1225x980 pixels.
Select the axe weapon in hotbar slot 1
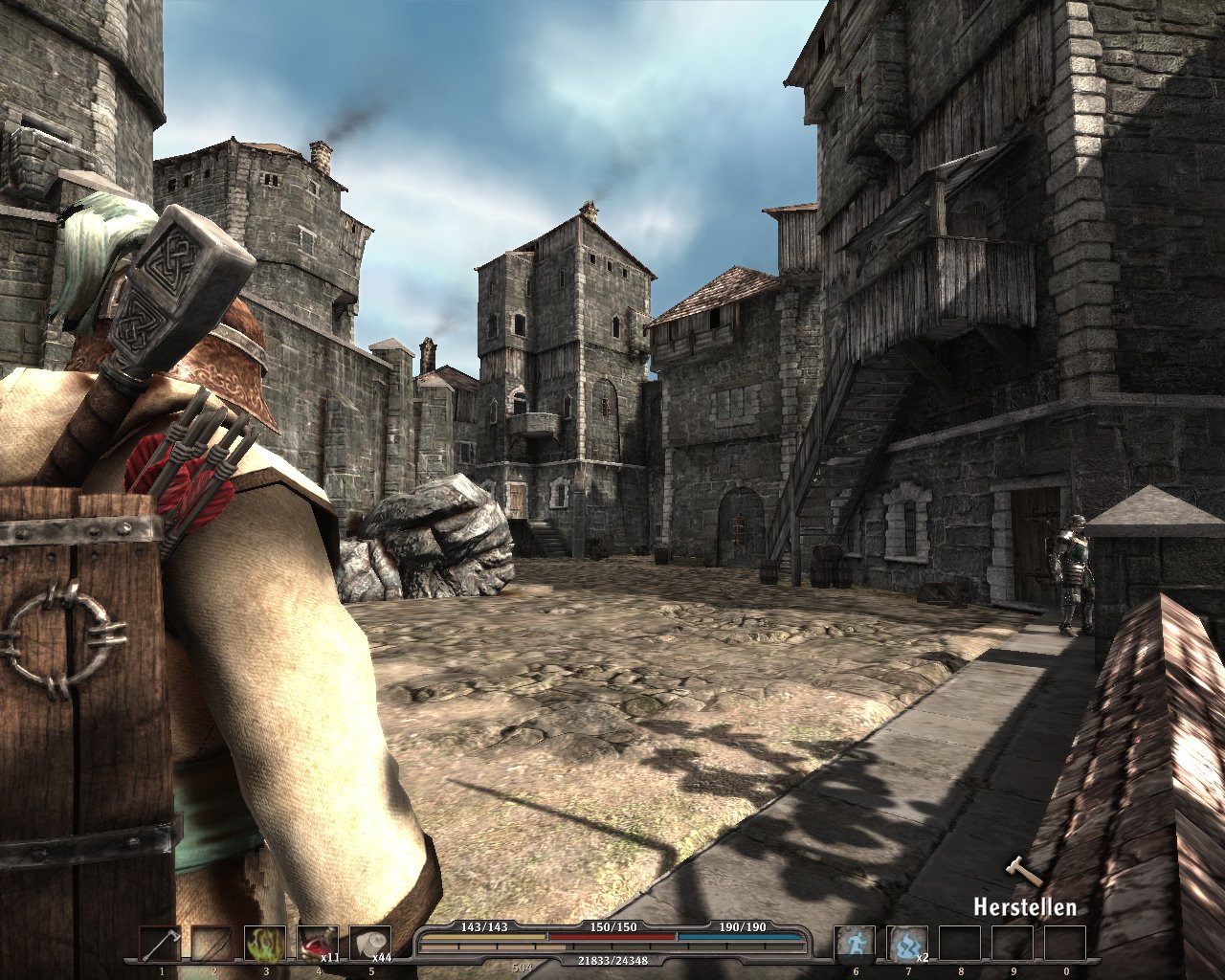(x=158, y=943)
